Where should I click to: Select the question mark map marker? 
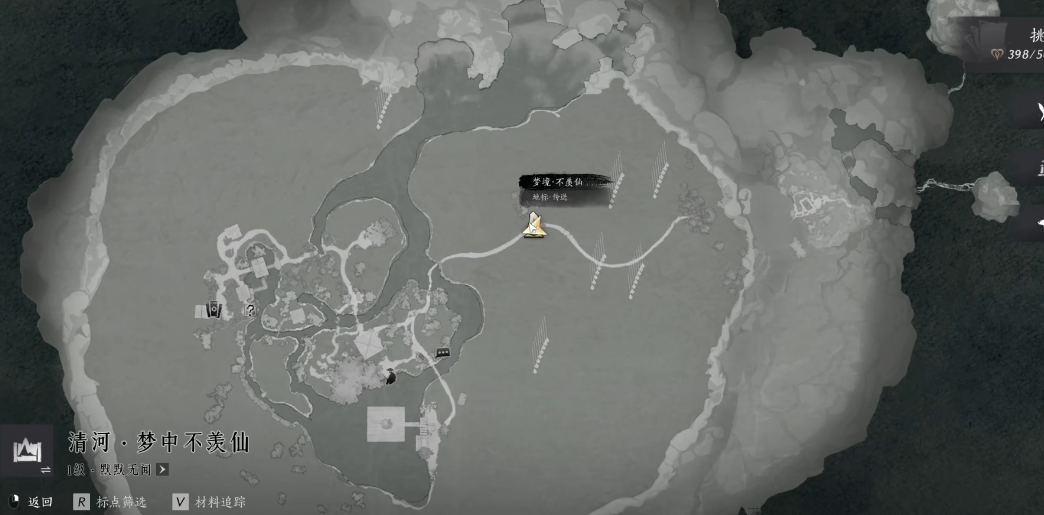pos(250,311)
